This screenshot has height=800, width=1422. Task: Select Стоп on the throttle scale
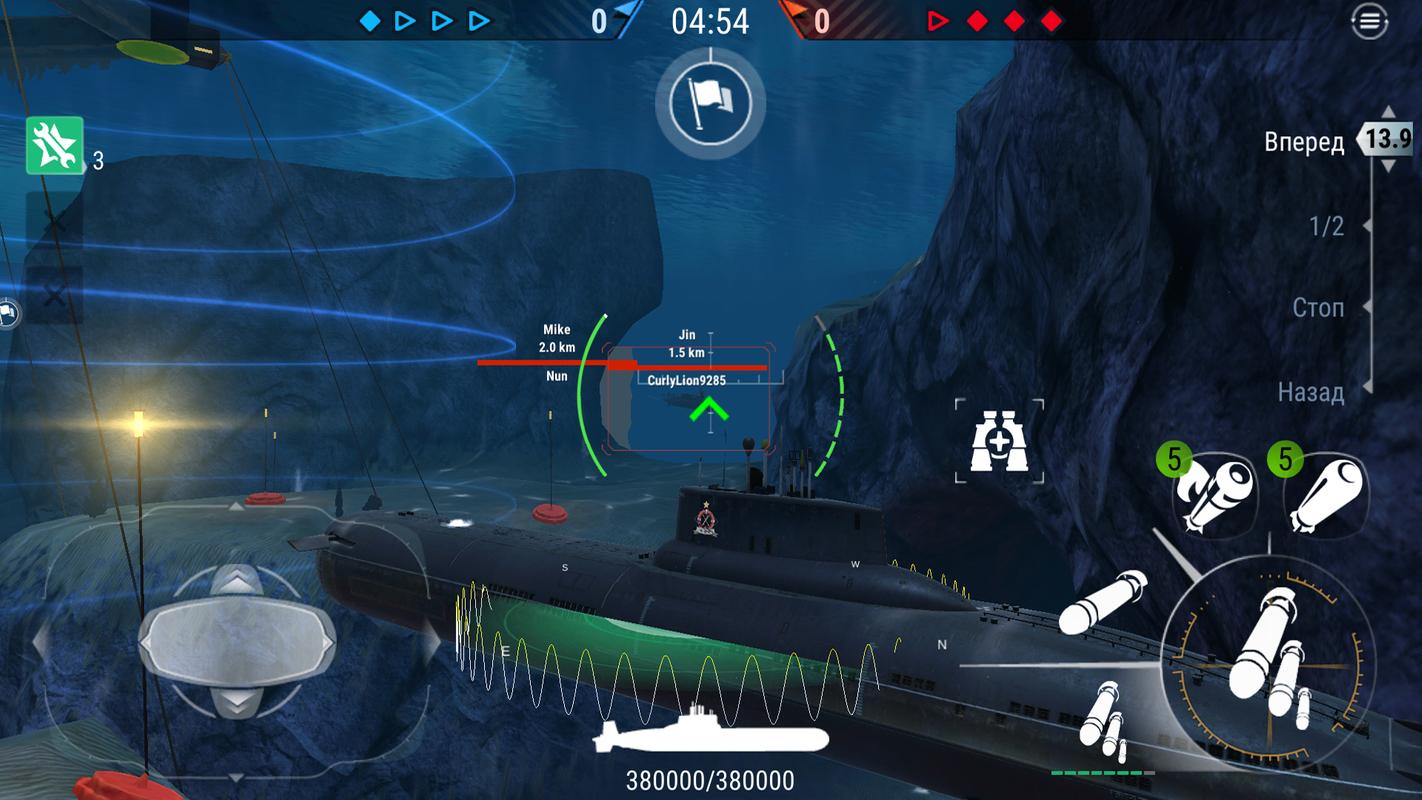(x=1318, y=308)
